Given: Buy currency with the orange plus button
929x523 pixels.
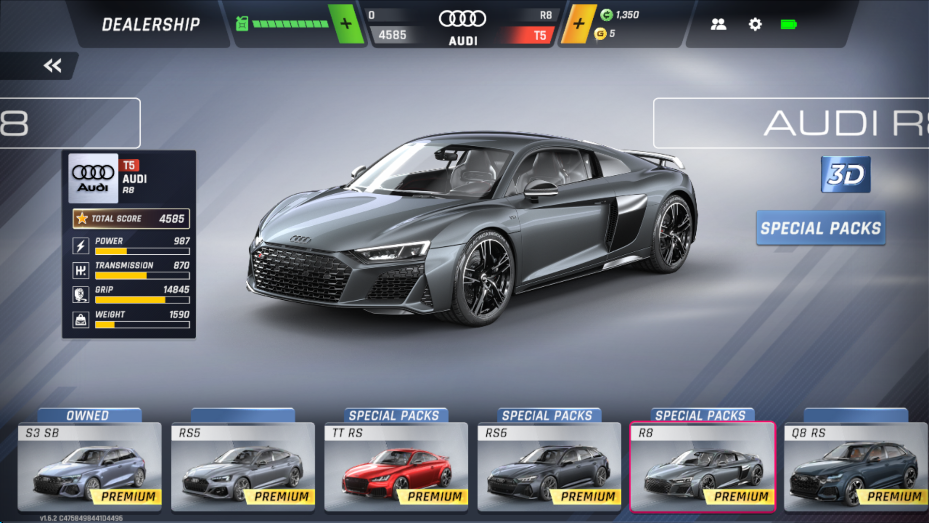Looking at the screenshot, I should click(x=578, y=23).
